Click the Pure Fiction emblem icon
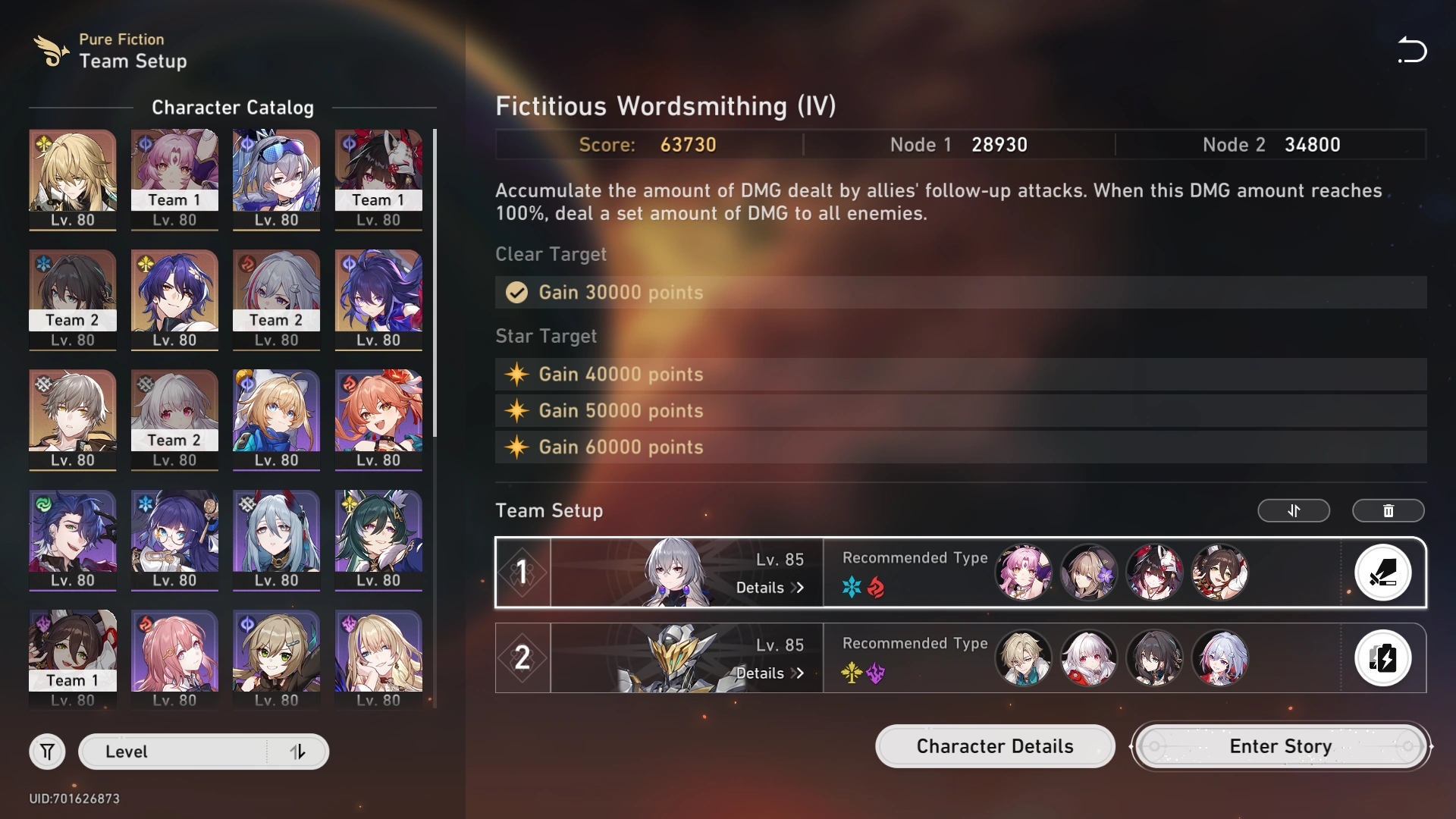The height and width of the screenshot is (819, 1456). pyautogui.click(x=50, y=51)
